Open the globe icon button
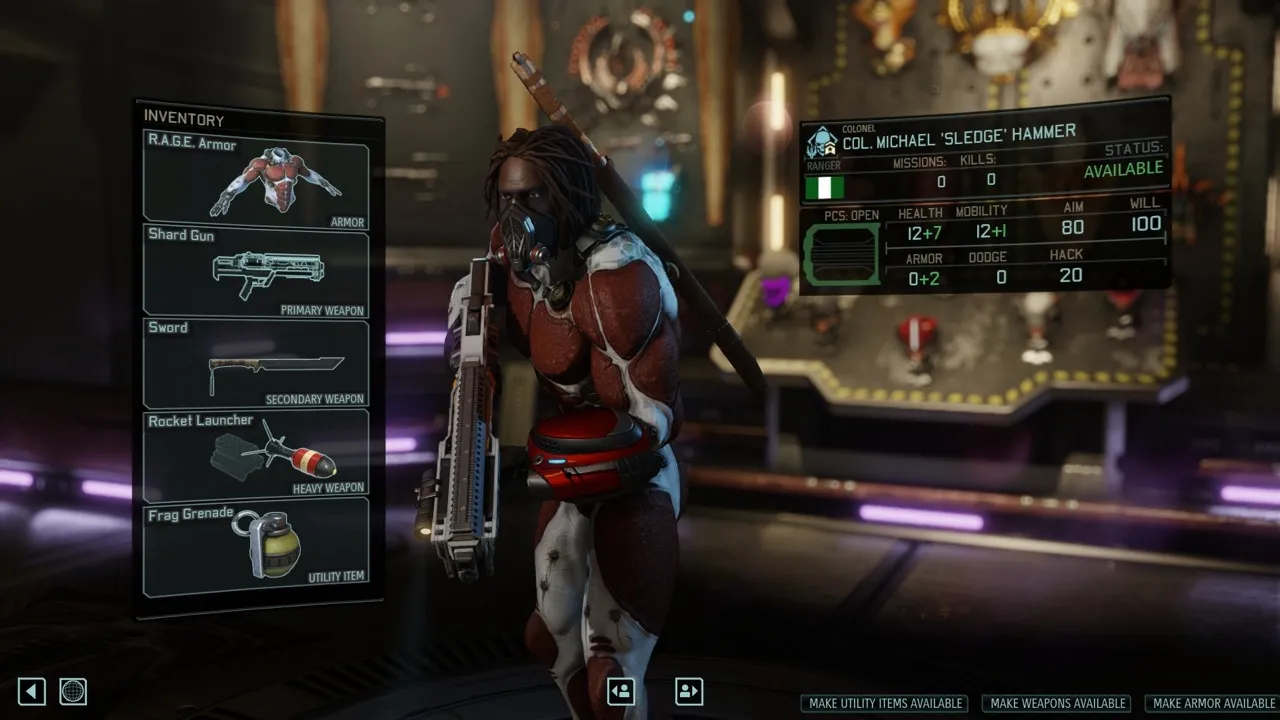 click(73, 691)
